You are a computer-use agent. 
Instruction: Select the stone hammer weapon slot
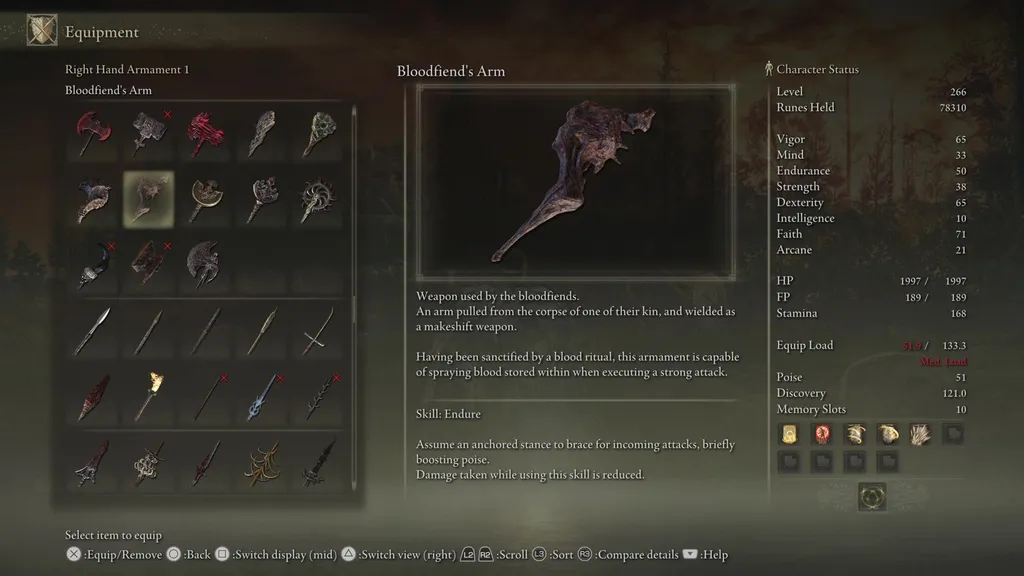[x=148, y=134]
